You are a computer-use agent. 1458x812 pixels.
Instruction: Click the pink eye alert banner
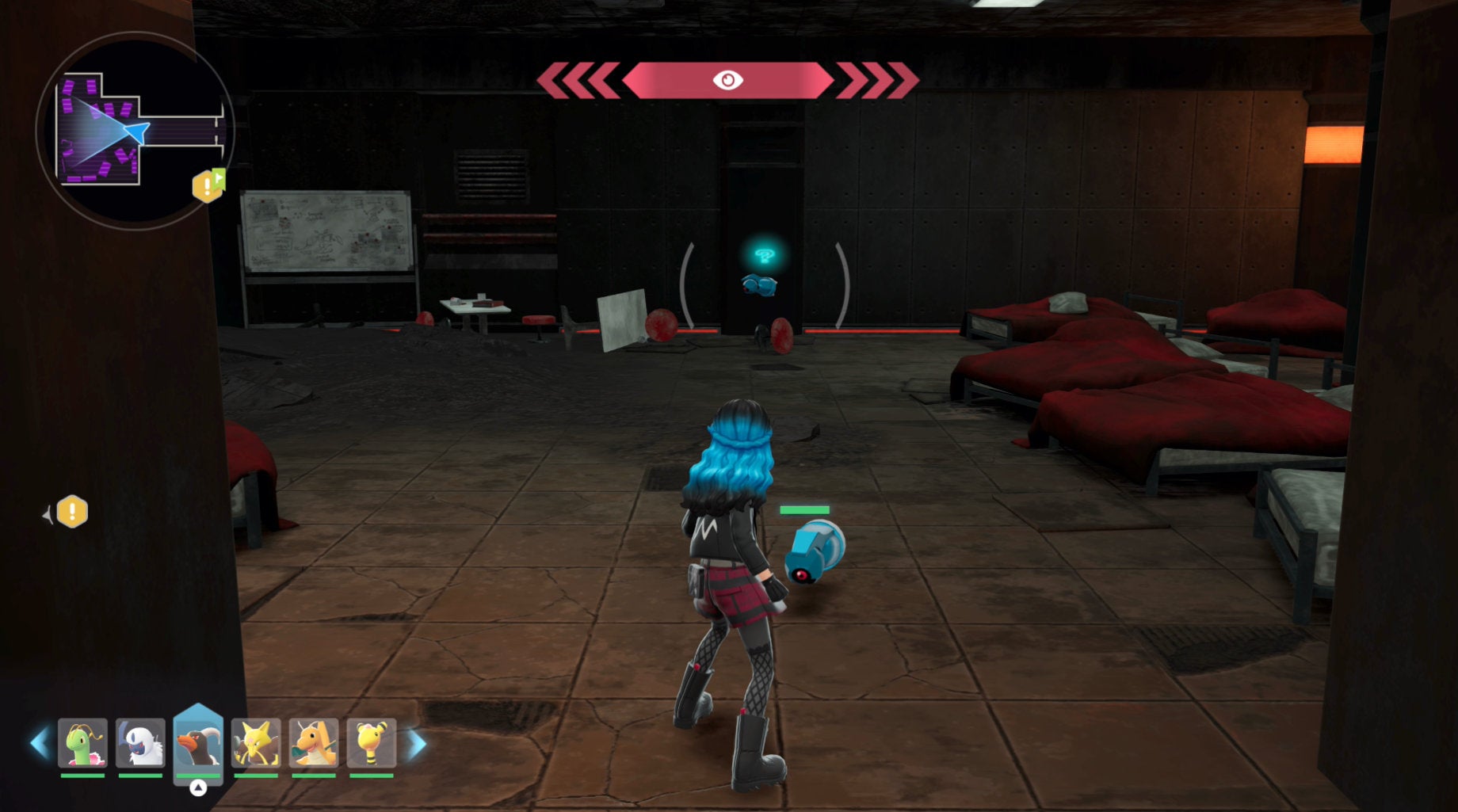click(727, 80)
